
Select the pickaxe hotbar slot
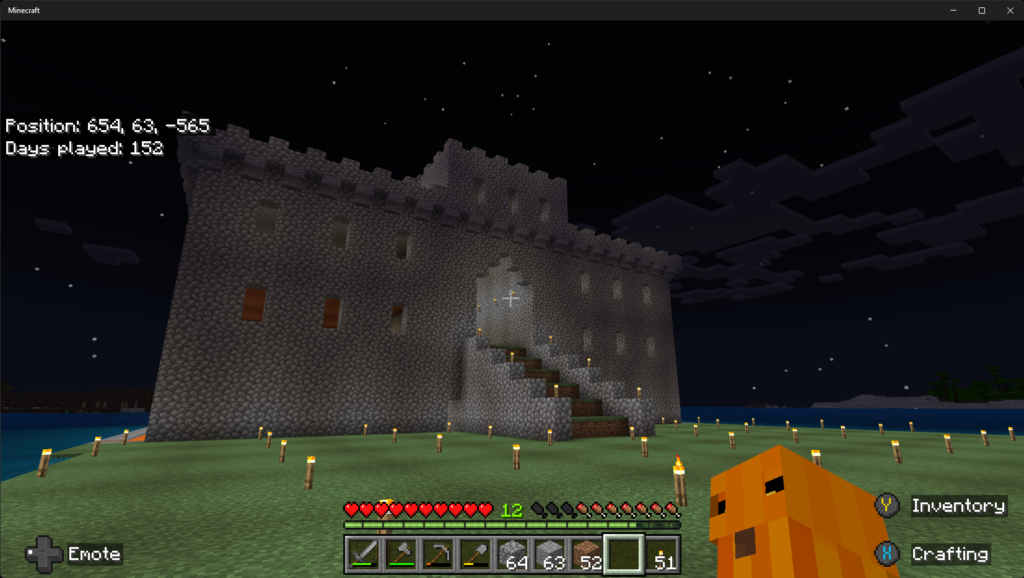(x=438, y=554)
